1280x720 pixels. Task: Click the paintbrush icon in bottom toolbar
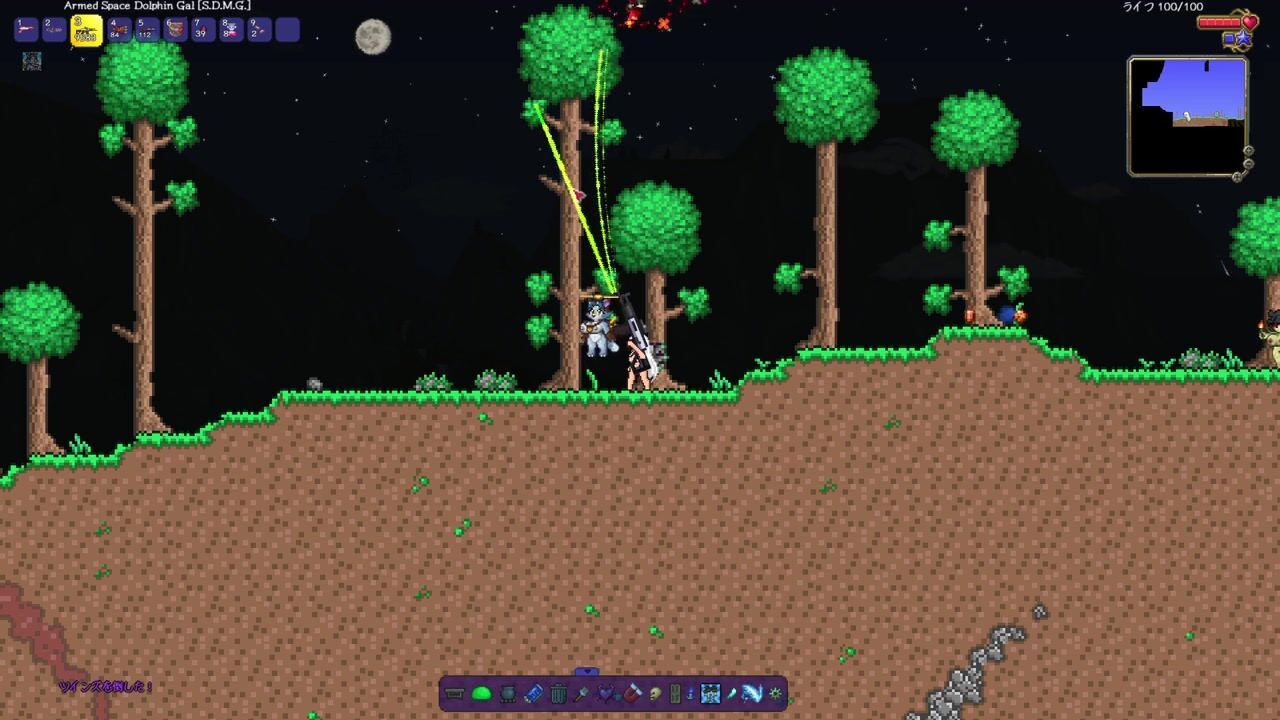(732, 694)
